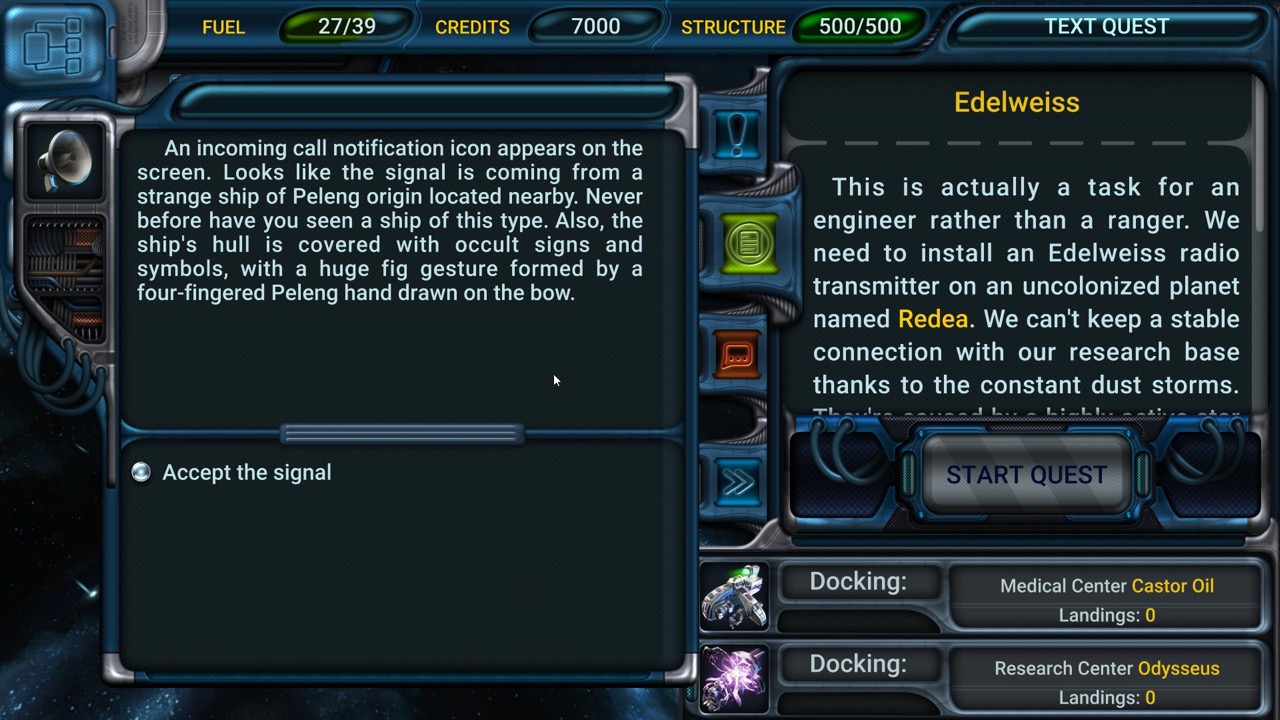The height and width of the screenshot is (720, 1280).
Task: Click the CREDITS display showing 7000
Action: [x=594, y=27]
